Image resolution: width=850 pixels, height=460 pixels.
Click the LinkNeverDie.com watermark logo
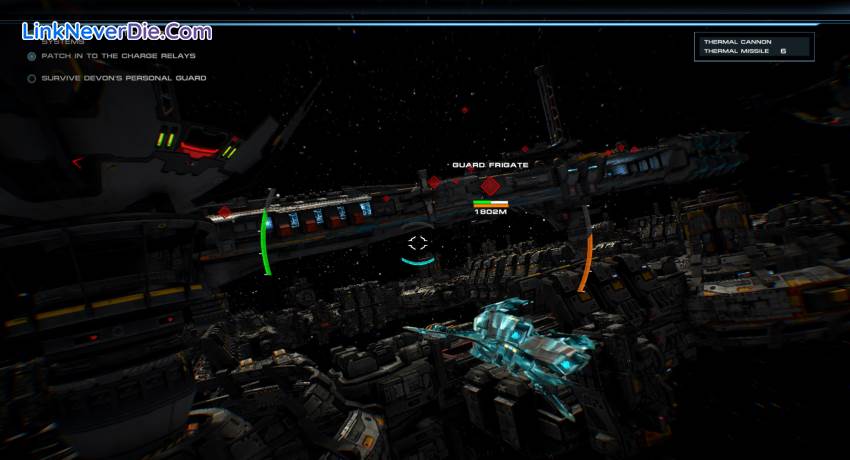(116, 32)
